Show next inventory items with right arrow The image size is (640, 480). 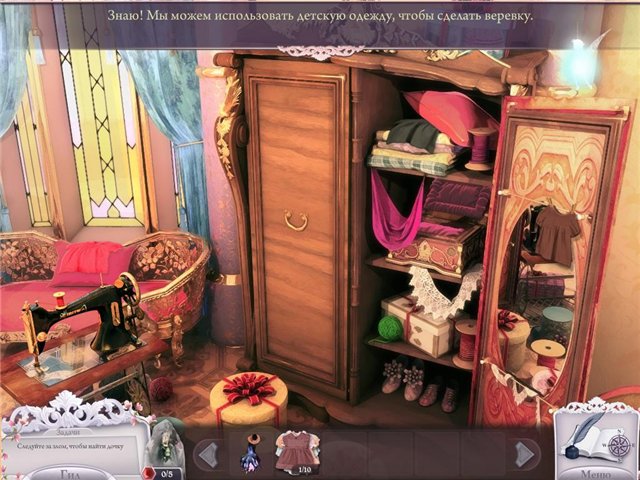(524, 455)
